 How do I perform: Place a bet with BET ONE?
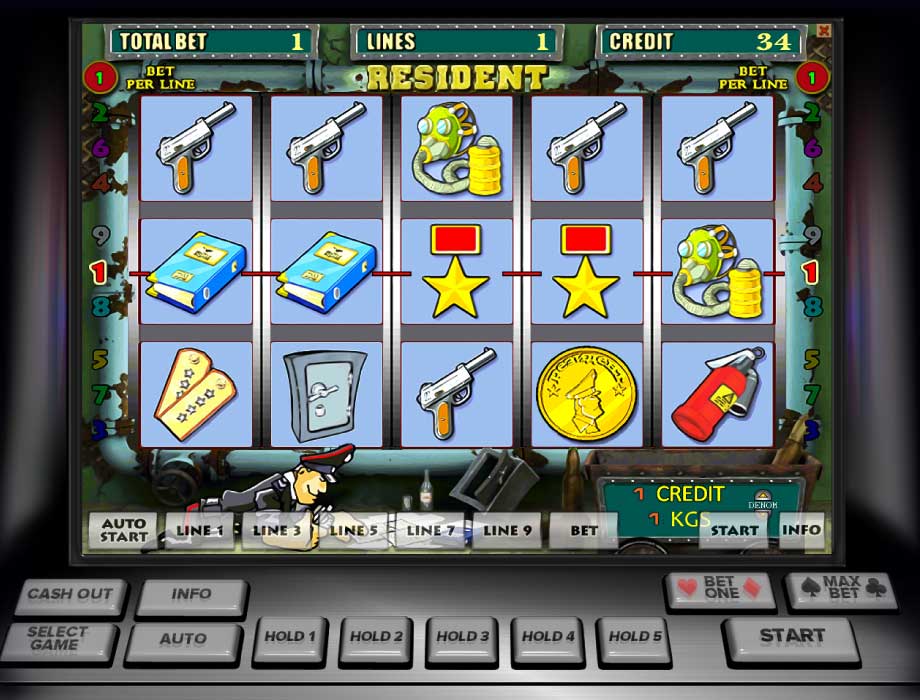(720, 589)
